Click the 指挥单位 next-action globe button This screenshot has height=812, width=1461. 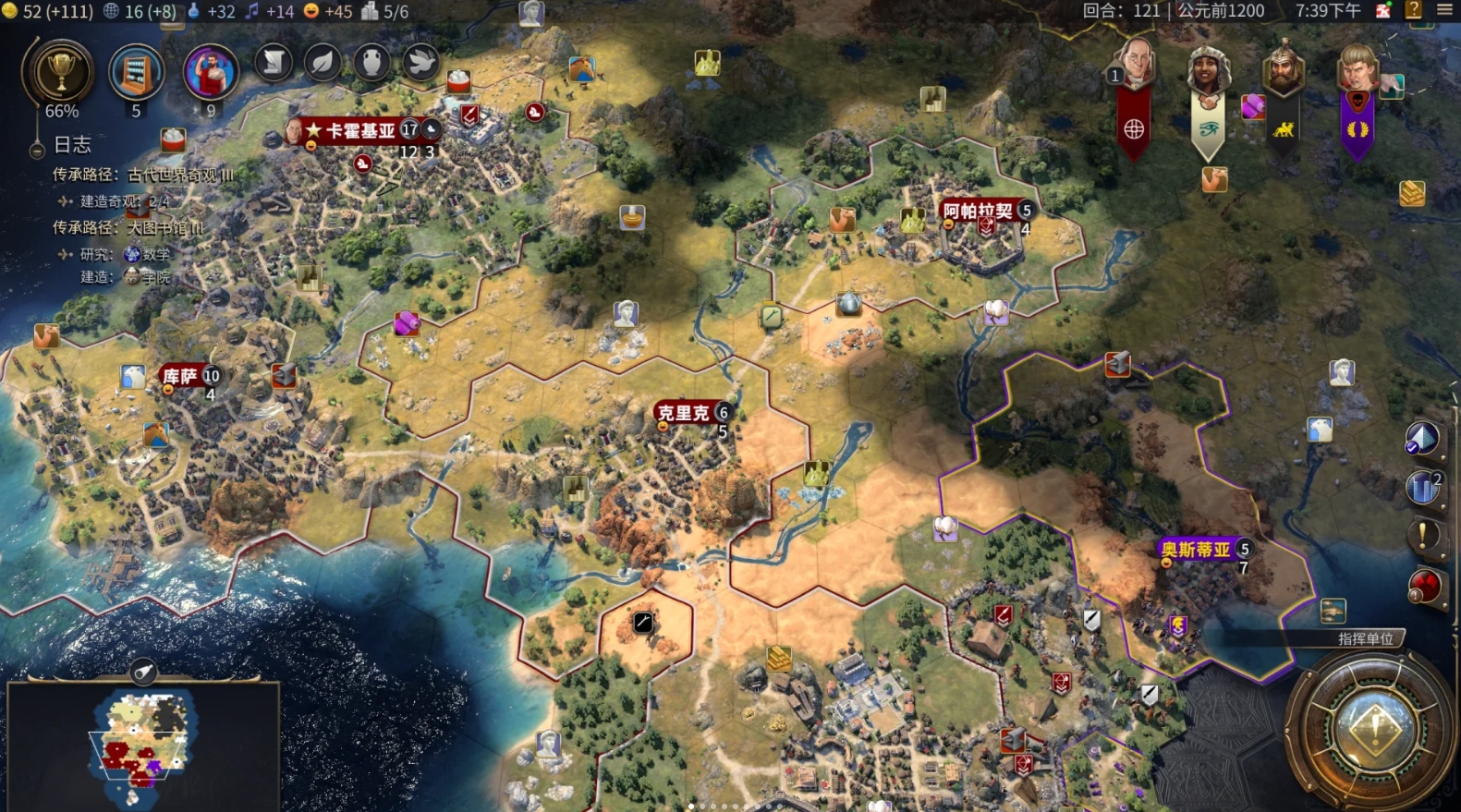[1374, 727]
